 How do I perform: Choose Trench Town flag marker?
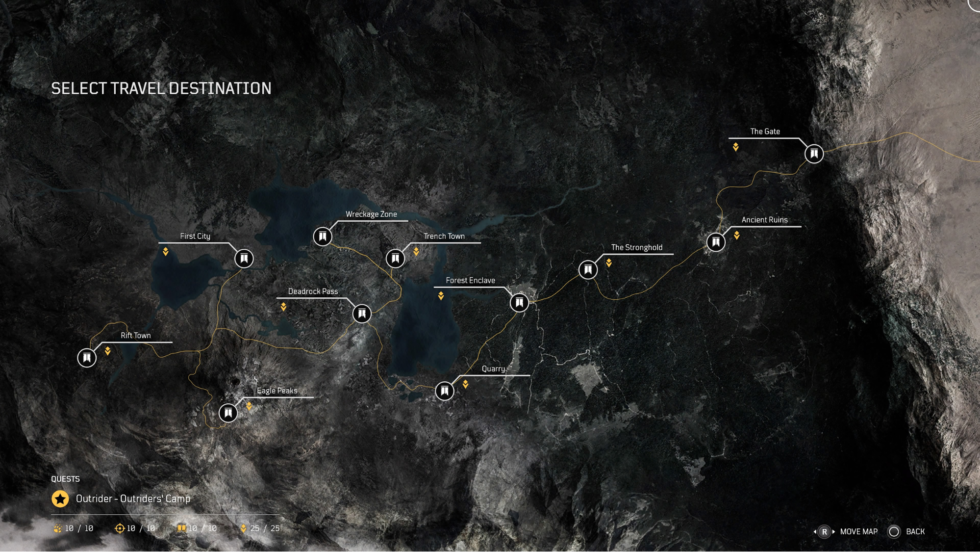click(x=396, y=259)
